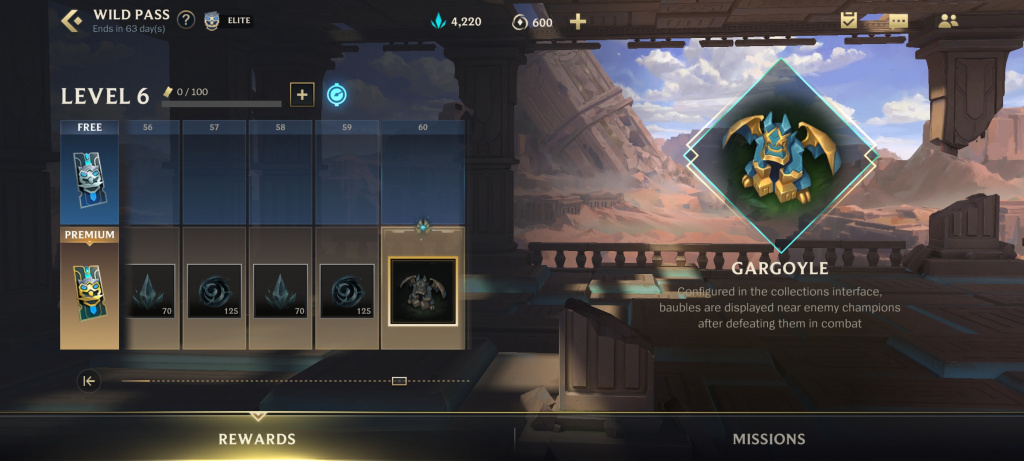Open the chat bubble icon

pos(897,21)
